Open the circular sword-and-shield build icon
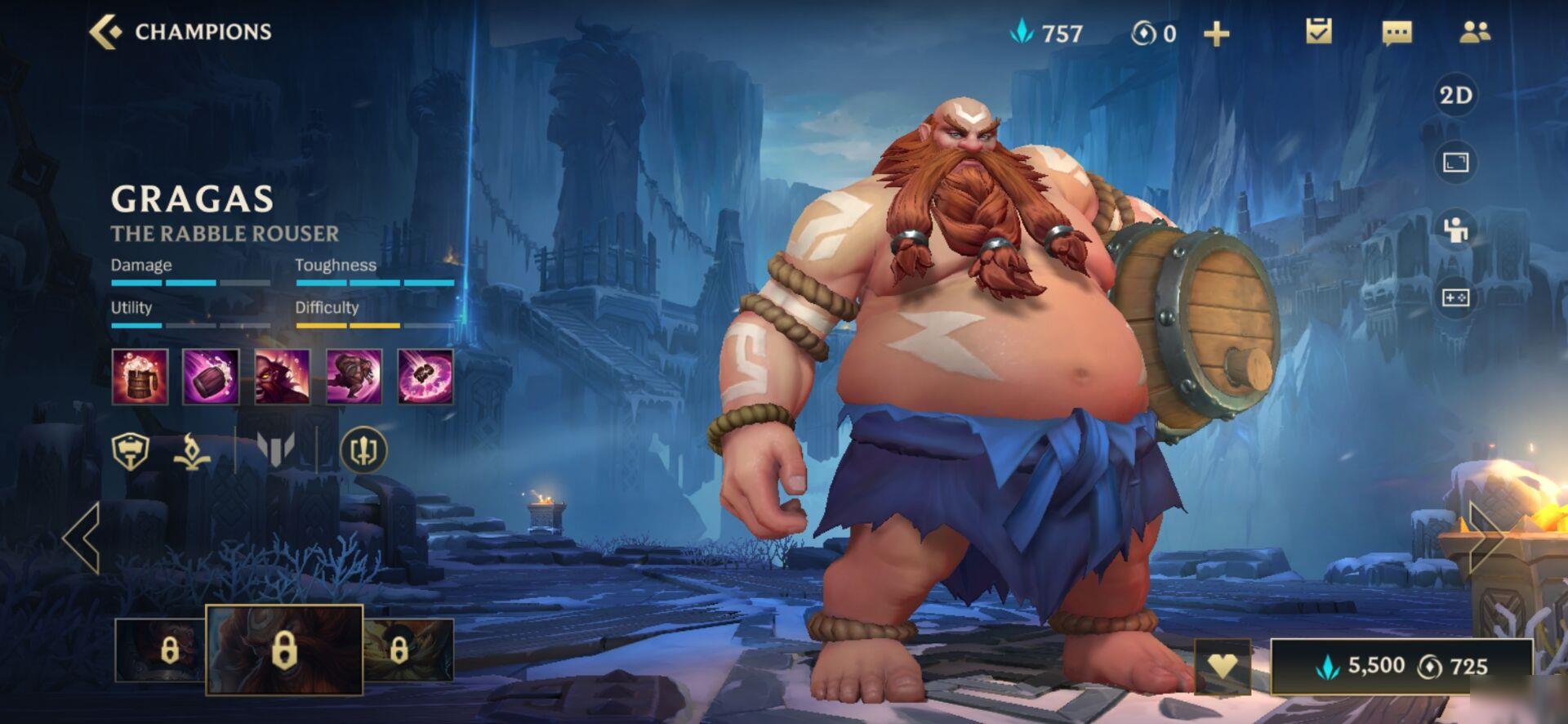1568x724 pixels. point(363,449)
